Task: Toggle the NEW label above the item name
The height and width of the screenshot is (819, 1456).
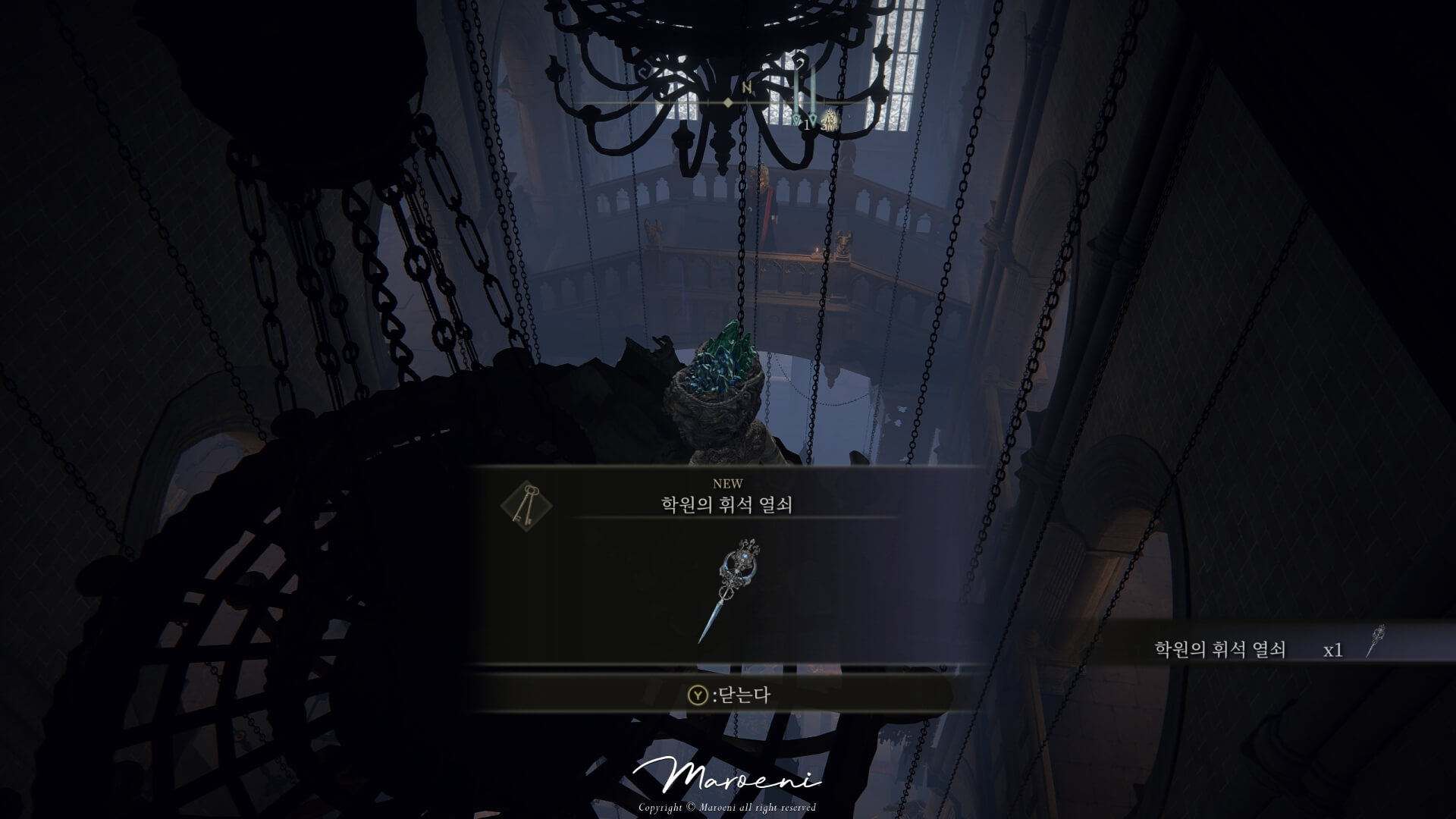Action: click(x=727, y=482)
